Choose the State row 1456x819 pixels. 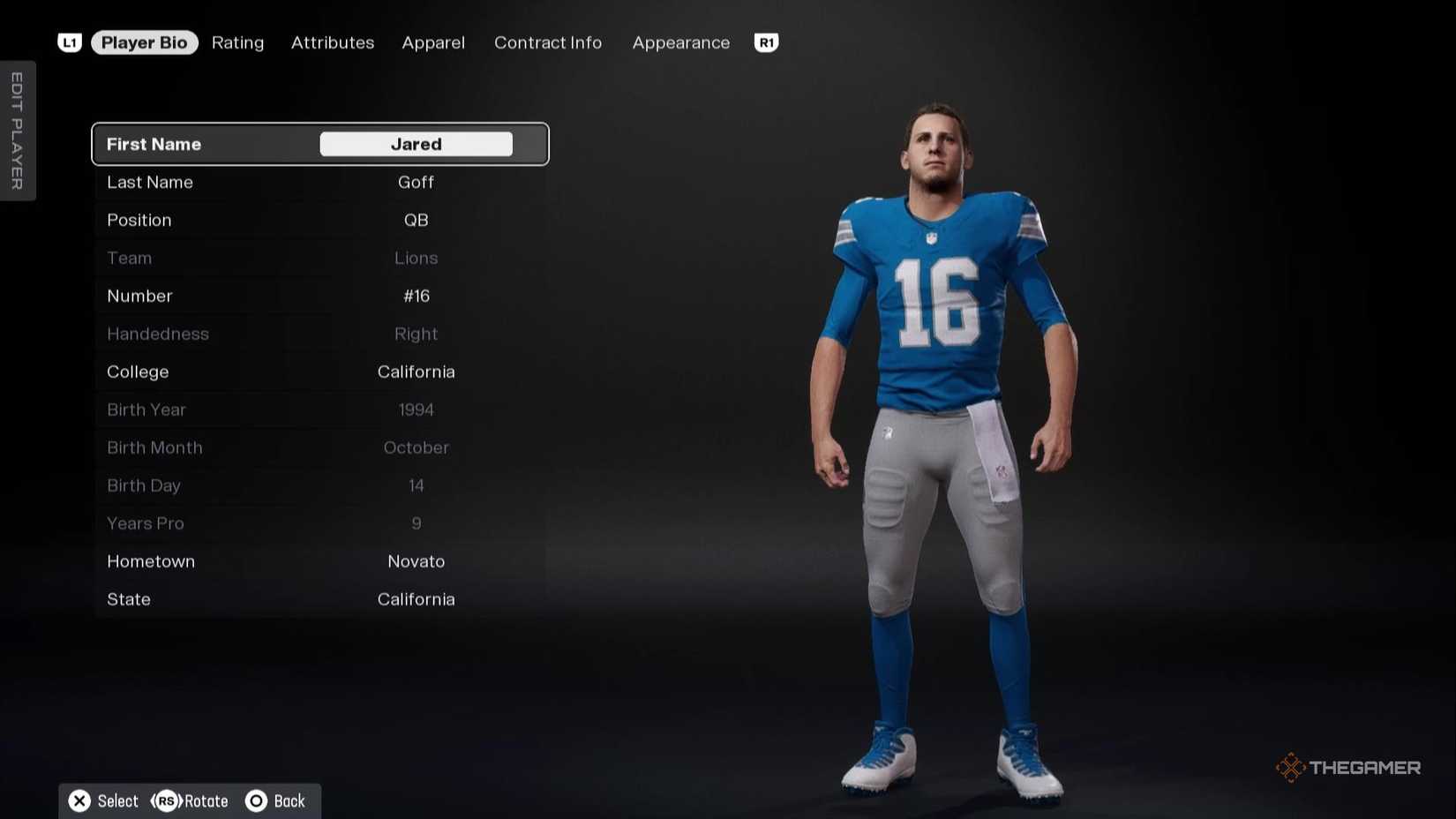(x=319, y=599)
